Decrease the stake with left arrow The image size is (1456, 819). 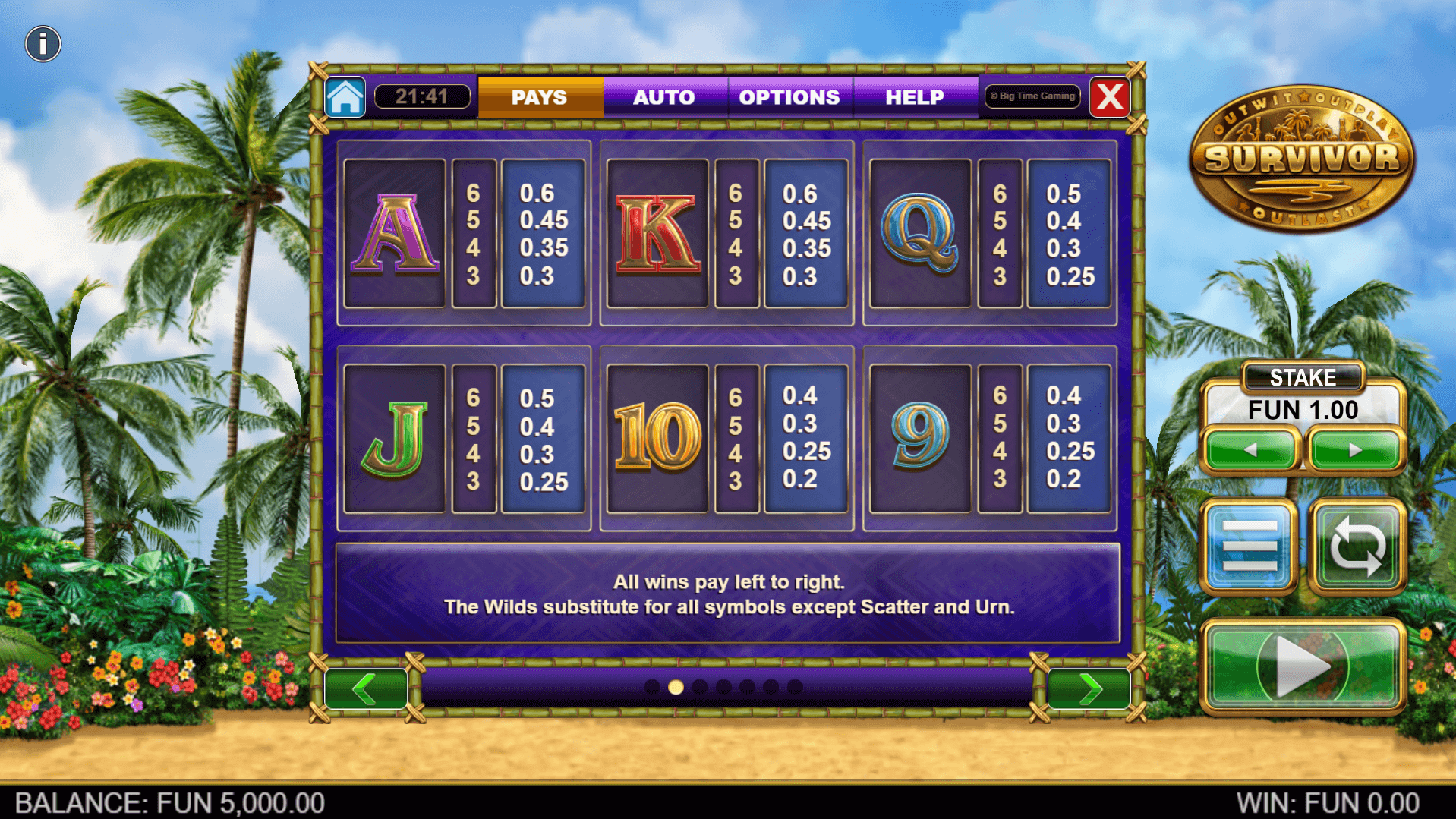pyautogui.click(x=1250, y=450)
